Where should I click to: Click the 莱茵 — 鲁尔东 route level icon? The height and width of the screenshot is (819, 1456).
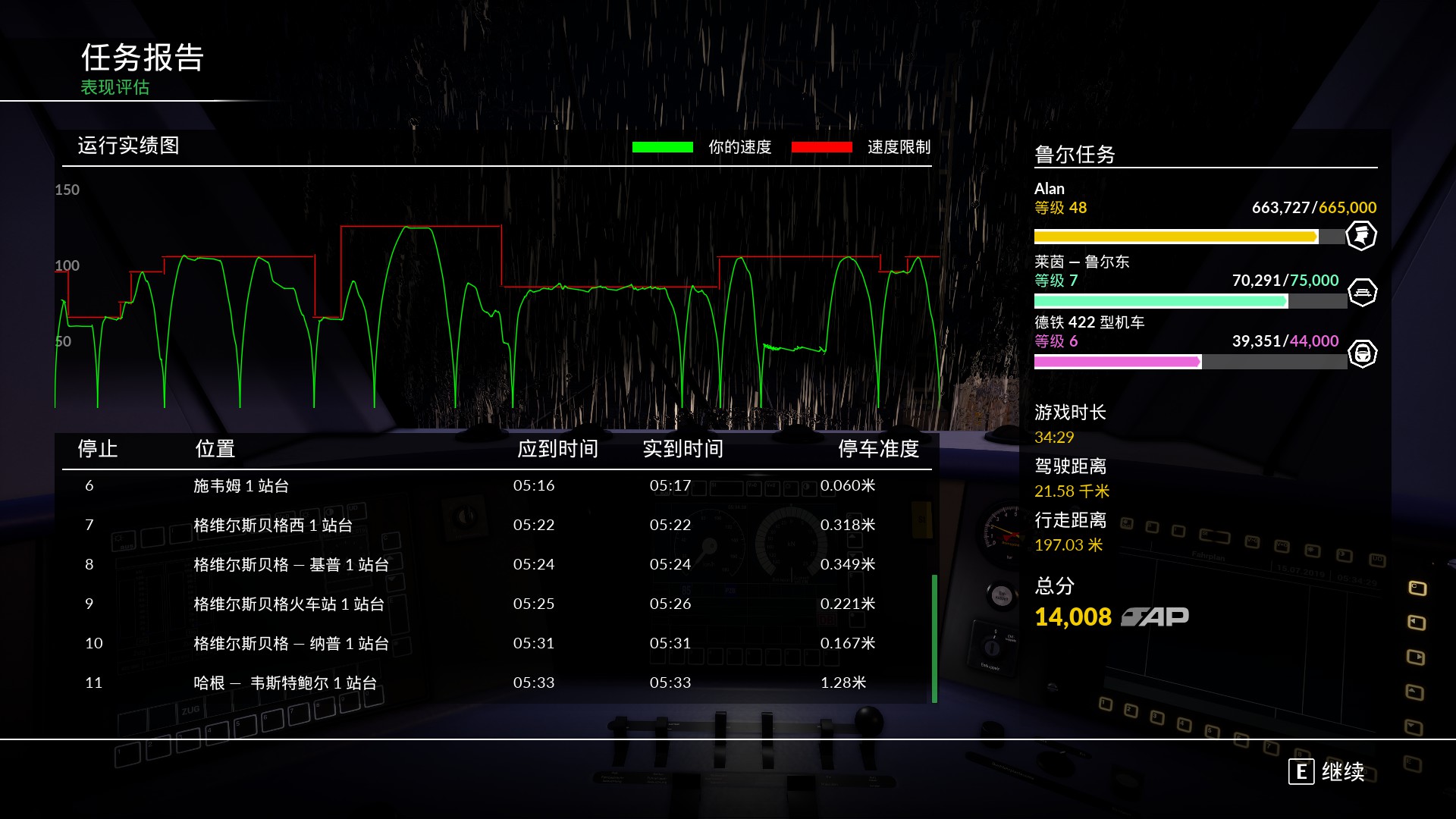click(1362, 293)
